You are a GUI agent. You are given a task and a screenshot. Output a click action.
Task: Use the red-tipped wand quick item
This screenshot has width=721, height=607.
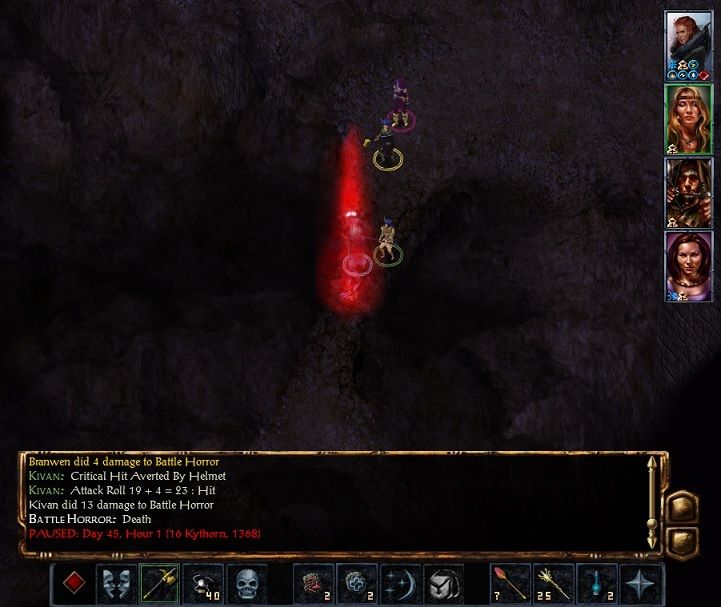point(509,584)
